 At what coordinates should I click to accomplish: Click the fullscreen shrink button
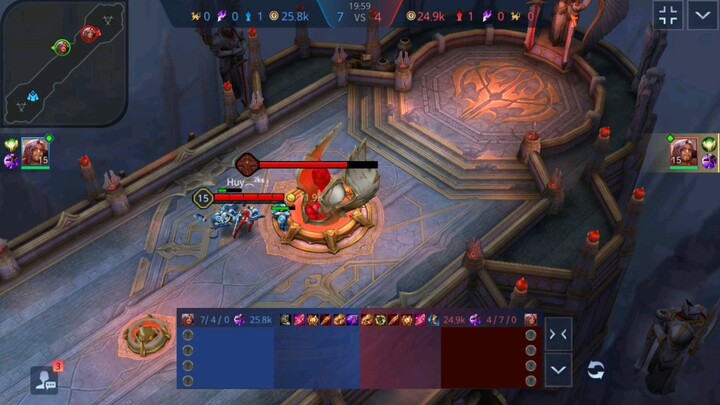(x=668, y=15)
